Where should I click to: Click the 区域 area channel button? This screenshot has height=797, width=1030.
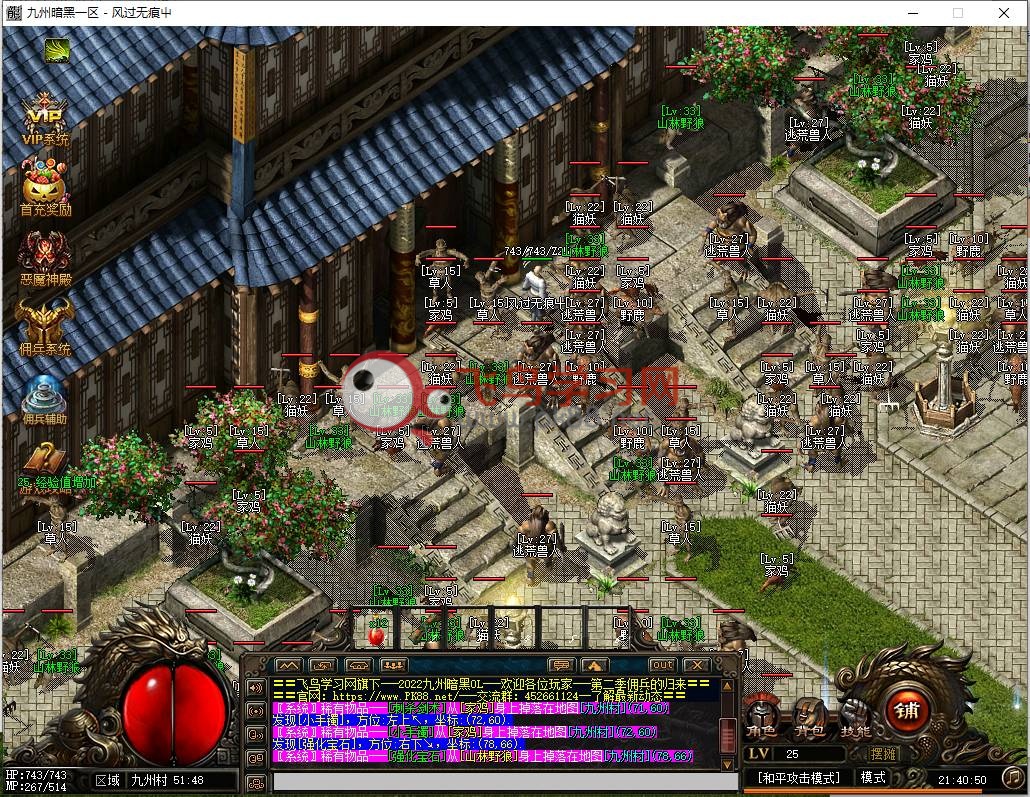coord(107,780)
